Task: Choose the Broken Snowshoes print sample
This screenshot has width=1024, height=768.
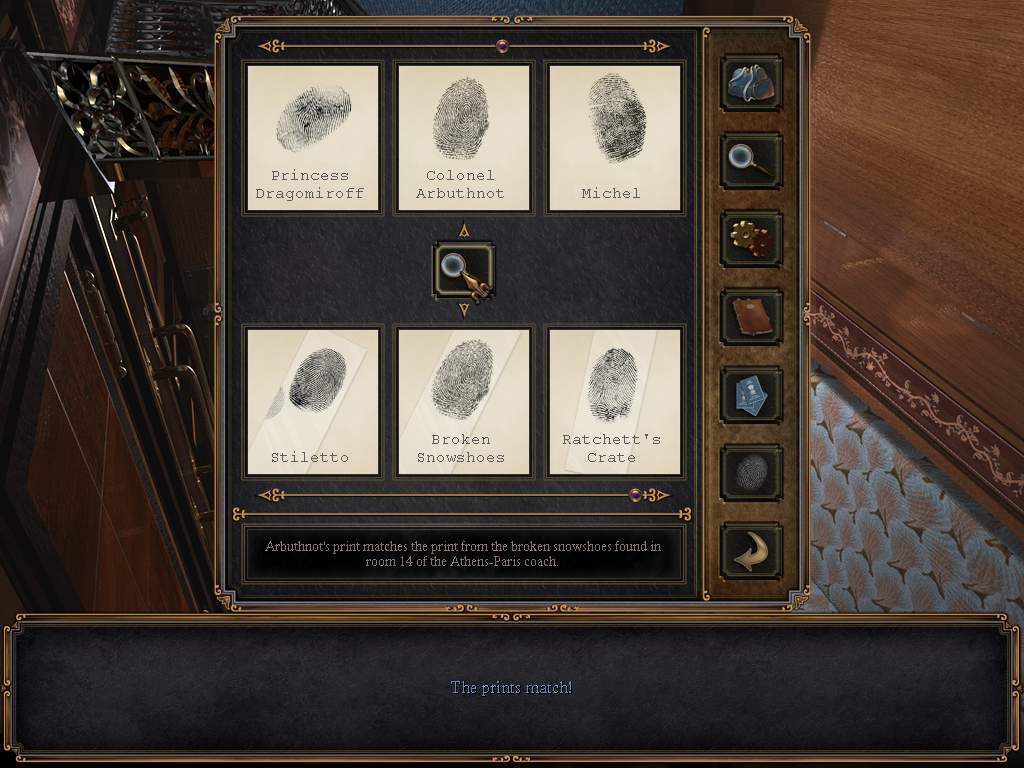Action: [463, 402]
